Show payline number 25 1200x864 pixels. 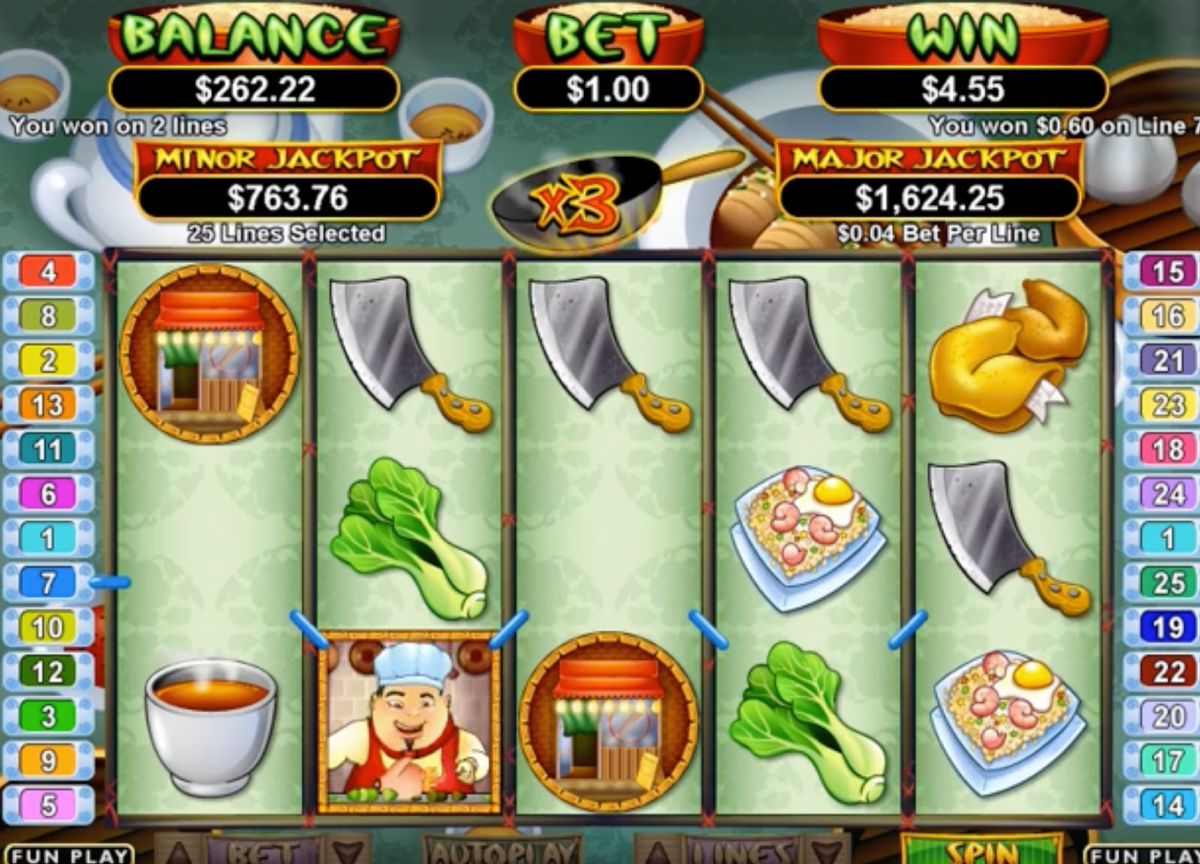[1167, 582]
